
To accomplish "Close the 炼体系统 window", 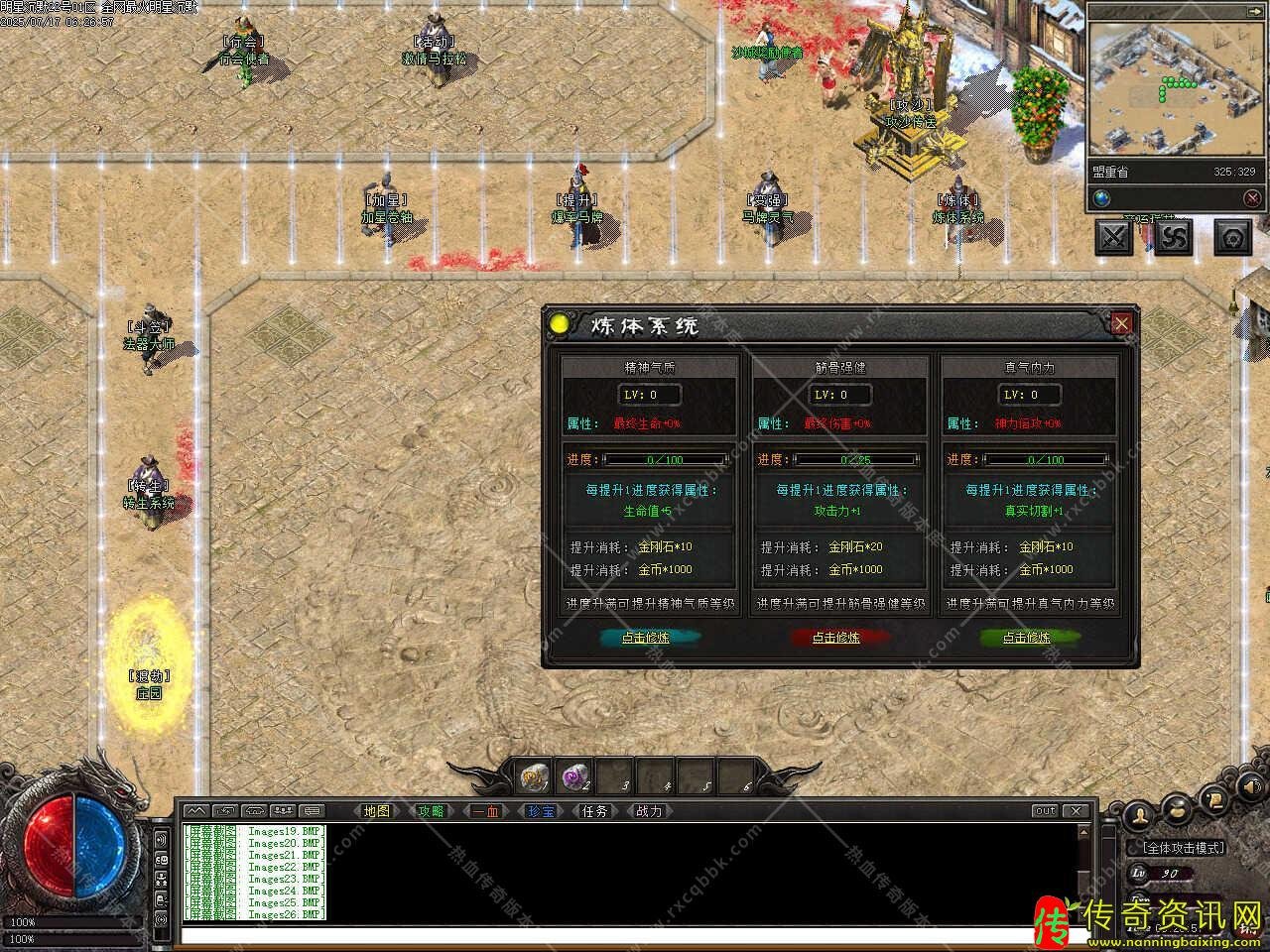I will 1121,323.
